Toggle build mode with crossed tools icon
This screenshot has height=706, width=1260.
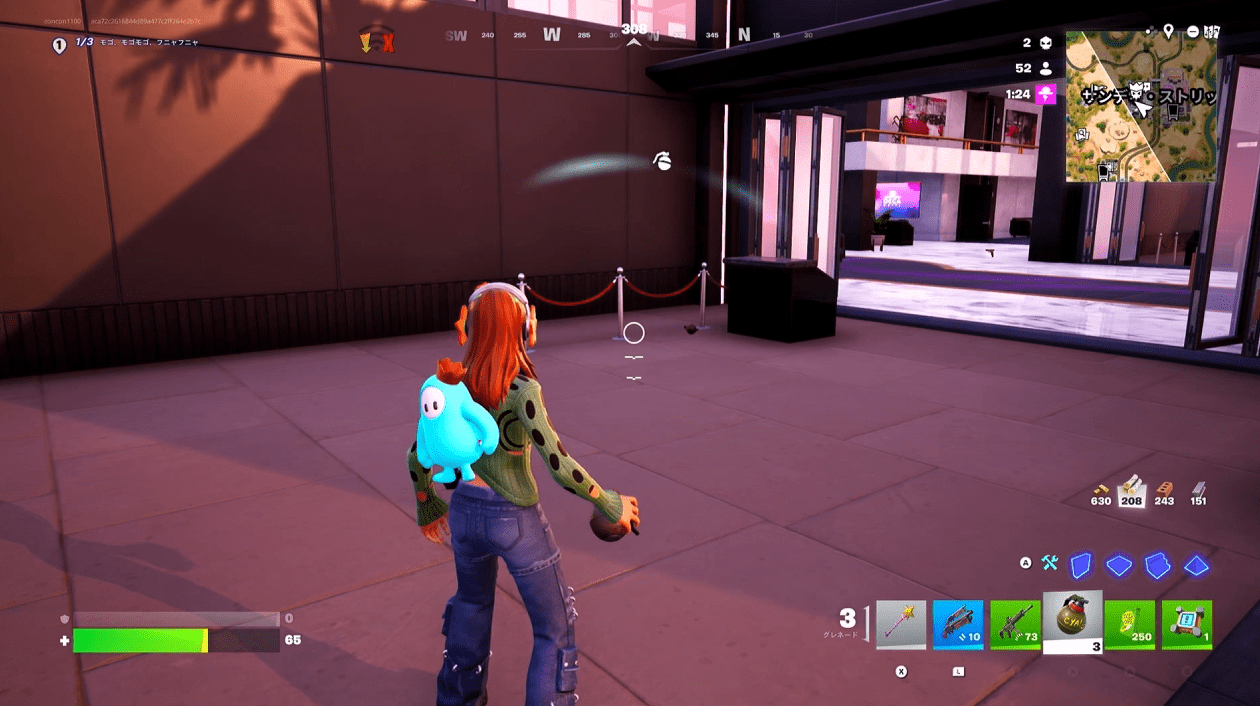point(1050,563)
